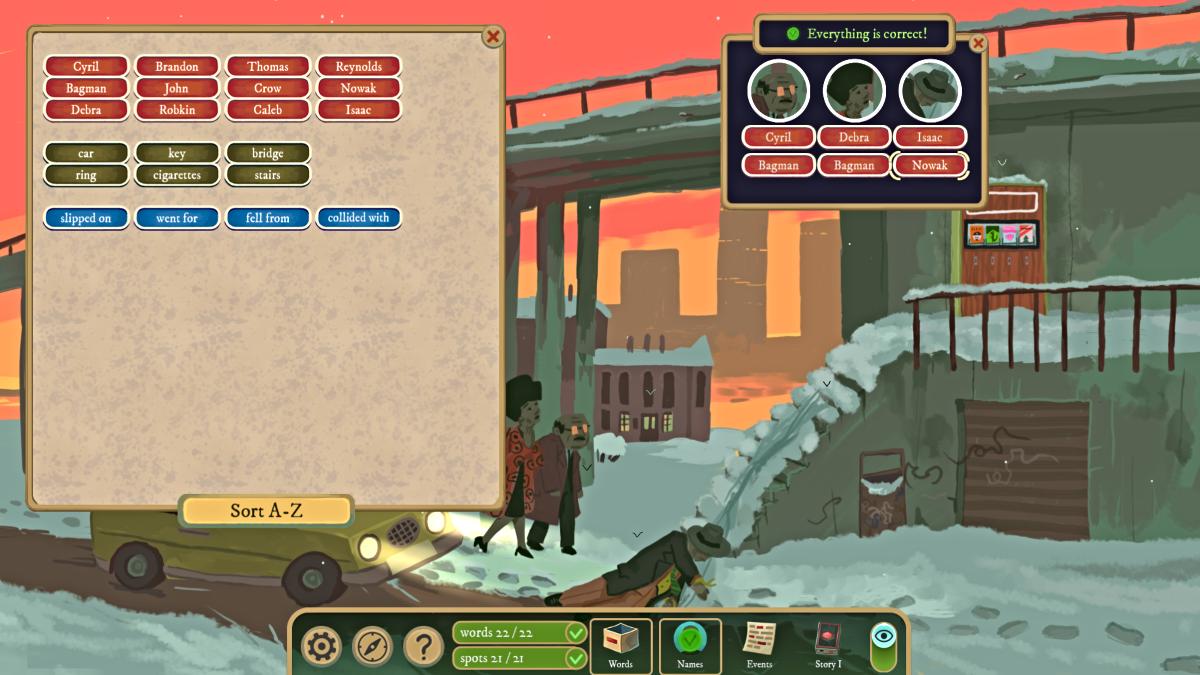This screenshot has height=675, width=1200.
Task: Switch to the Names tab
Action: tap(690, 645)
